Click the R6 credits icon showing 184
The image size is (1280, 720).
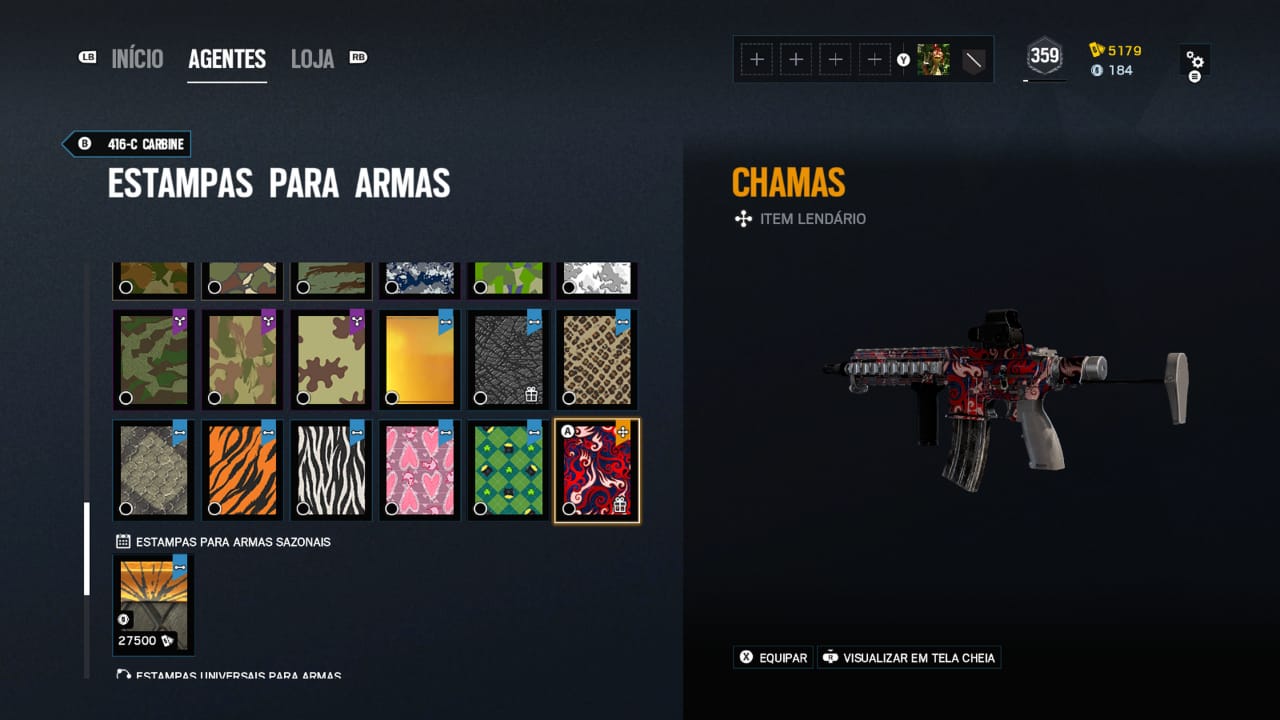tap(1096, 72)
